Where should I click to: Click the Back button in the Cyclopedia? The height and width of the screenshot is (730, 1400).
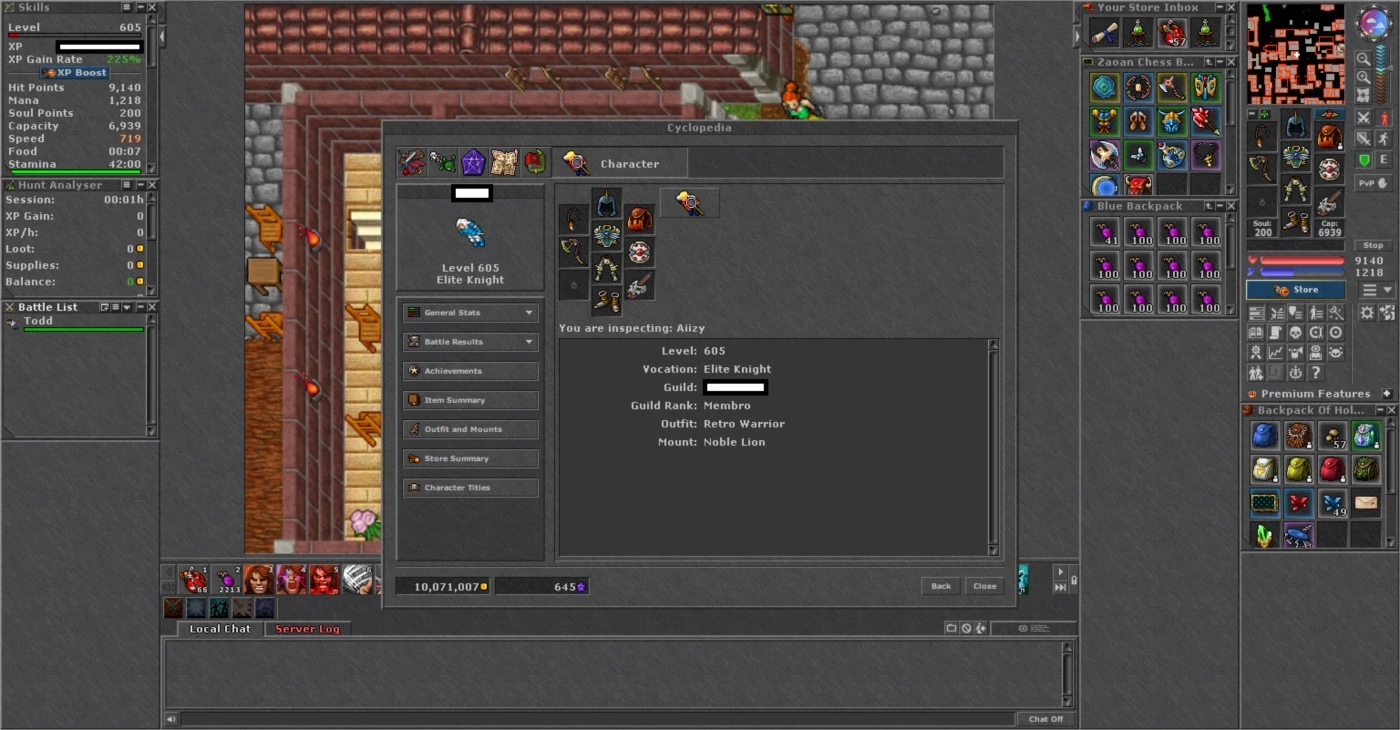(x=940, y=586)
